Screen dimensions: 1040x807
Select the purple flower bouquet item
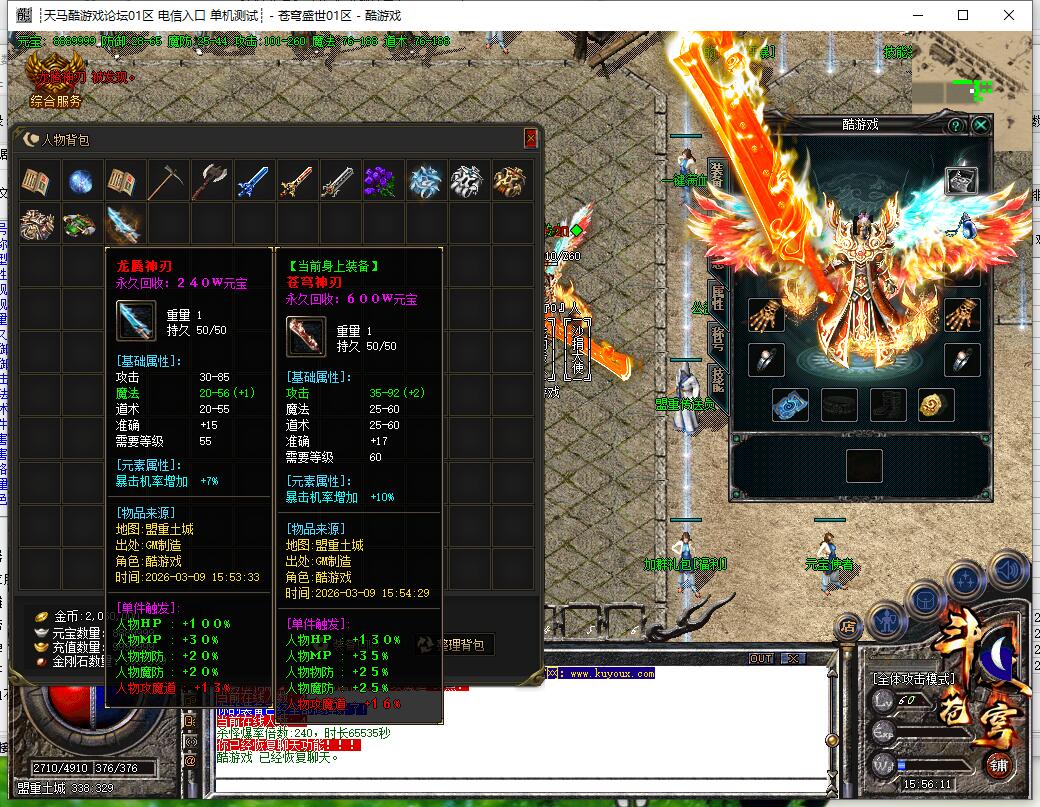pos(383,181)
